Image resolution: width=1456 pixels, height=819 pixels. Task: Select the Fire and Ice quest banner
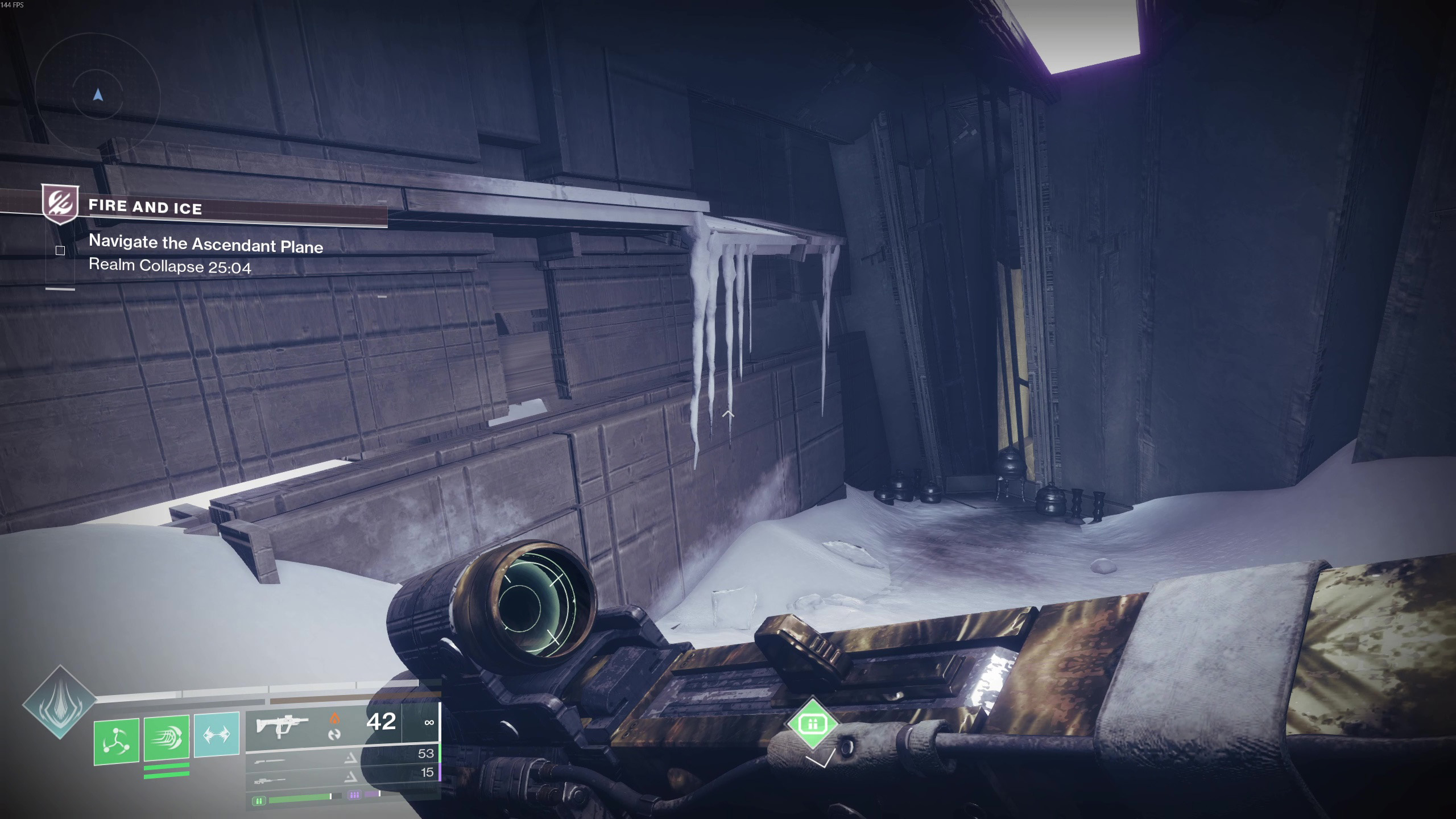click(146, 207)
